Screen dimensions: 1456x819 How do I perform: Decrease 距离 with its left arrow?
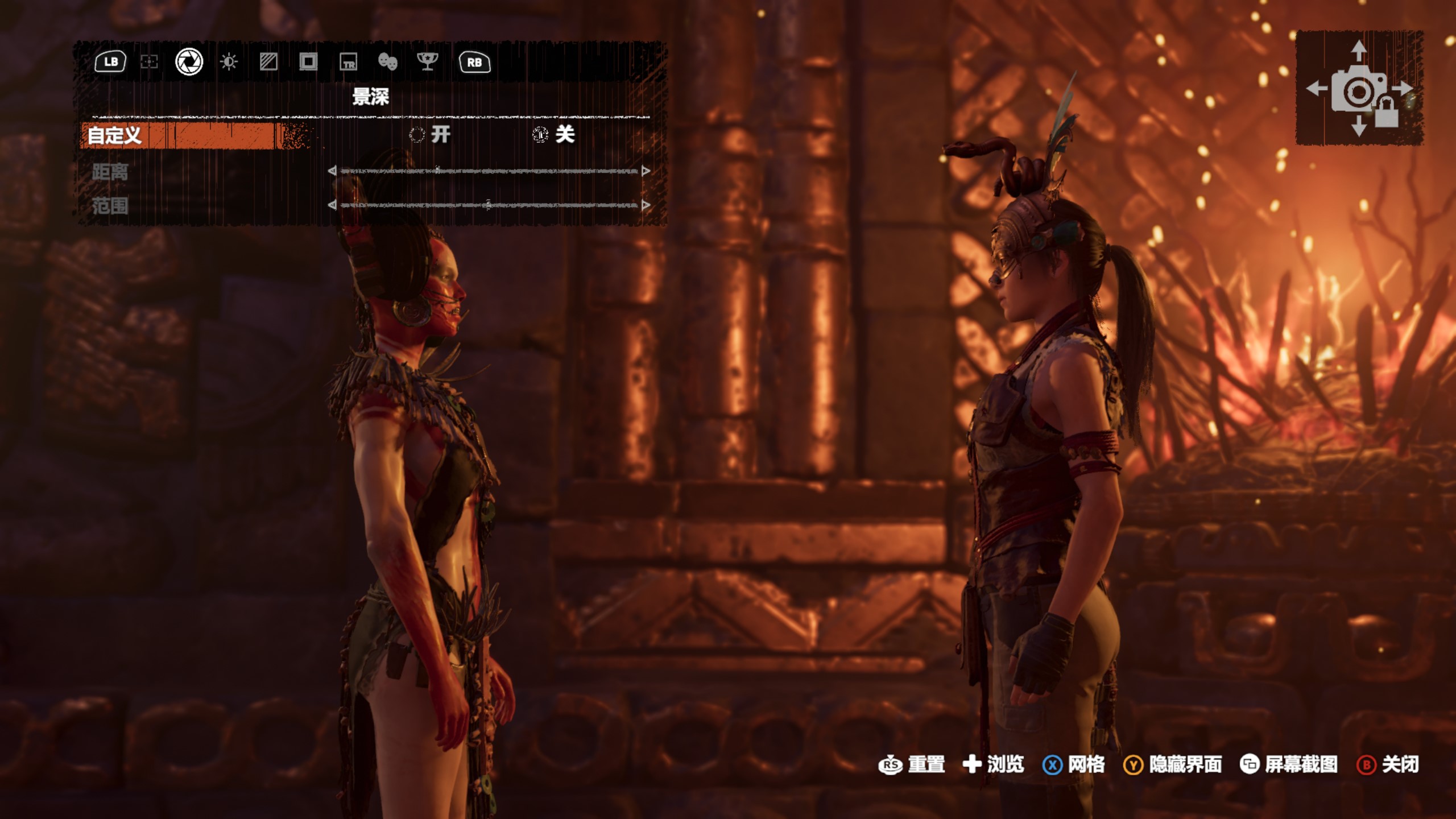coord(332,171)
